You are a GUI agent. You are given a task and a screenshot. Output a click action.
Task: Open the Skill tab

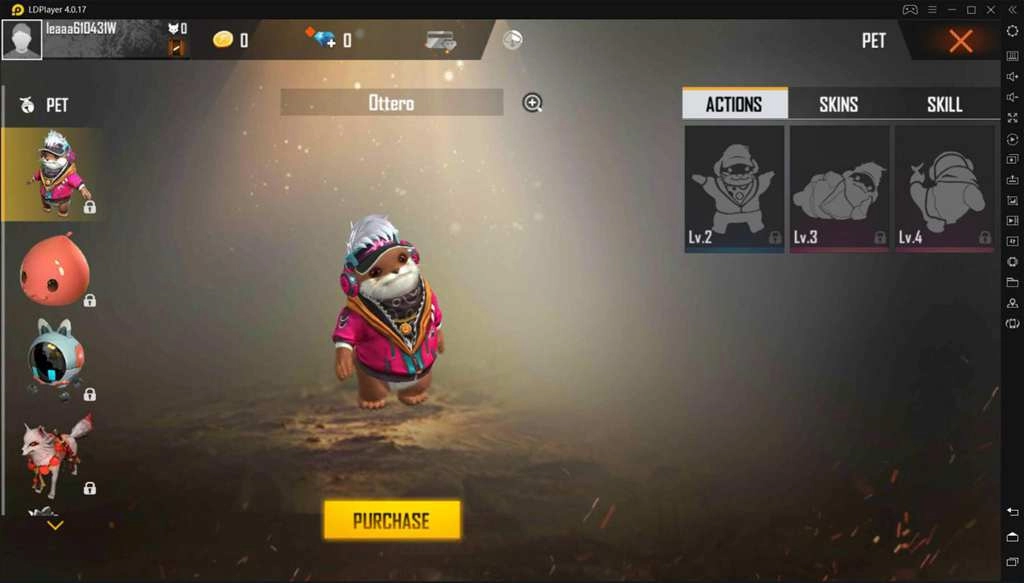[x=944, y=104]
